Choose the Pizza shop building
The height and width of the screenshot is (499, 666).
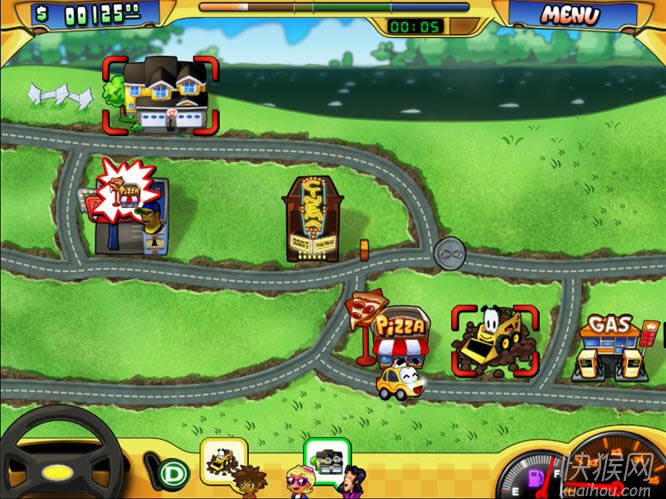coord(400,333)
